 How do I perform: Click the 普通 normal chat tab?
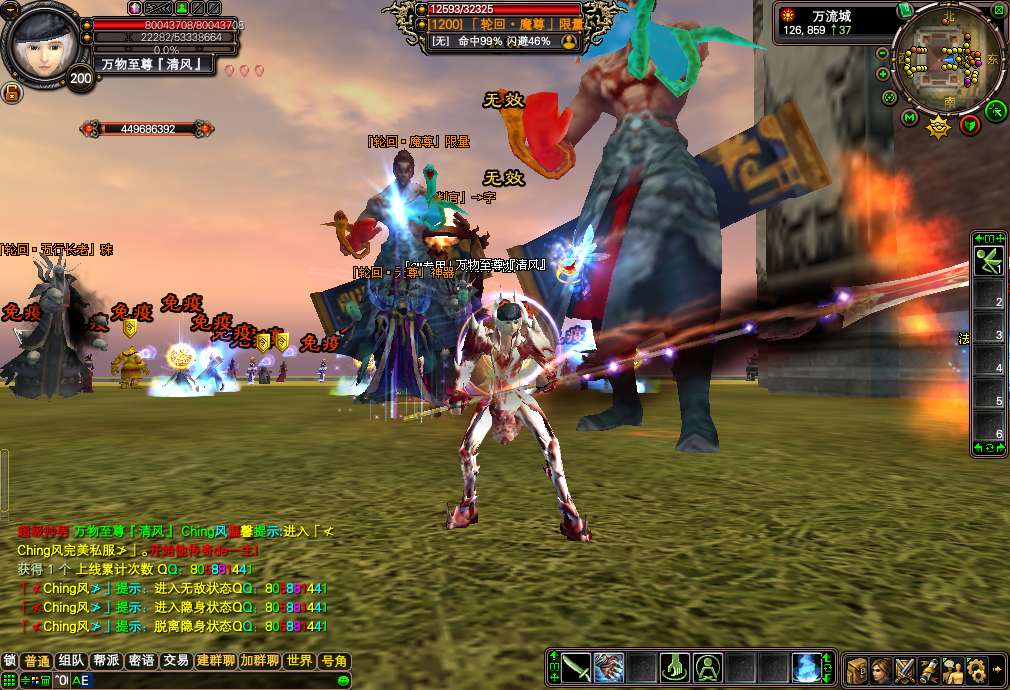click(x=37, y=661)
